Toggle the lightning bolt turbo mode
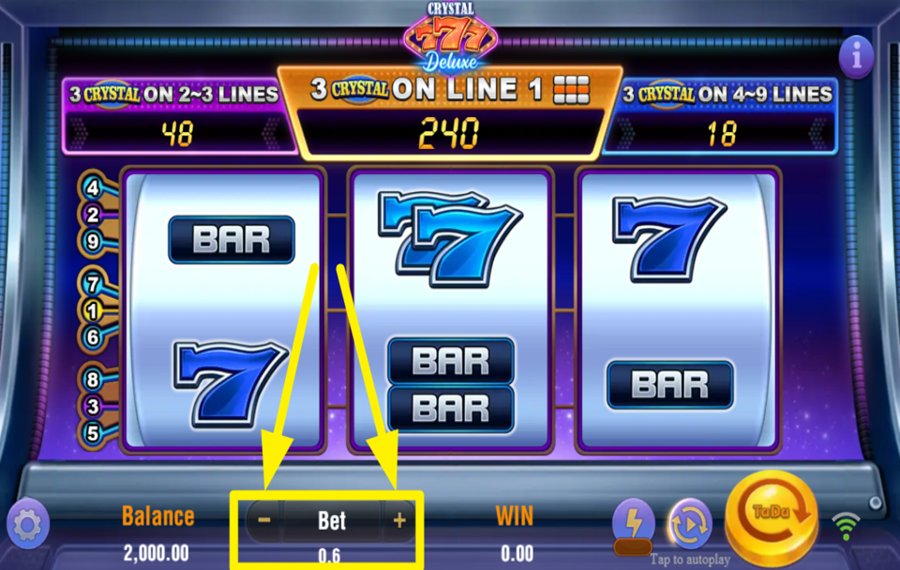Viewport: 900px width, 570px height. click(633, 521)
